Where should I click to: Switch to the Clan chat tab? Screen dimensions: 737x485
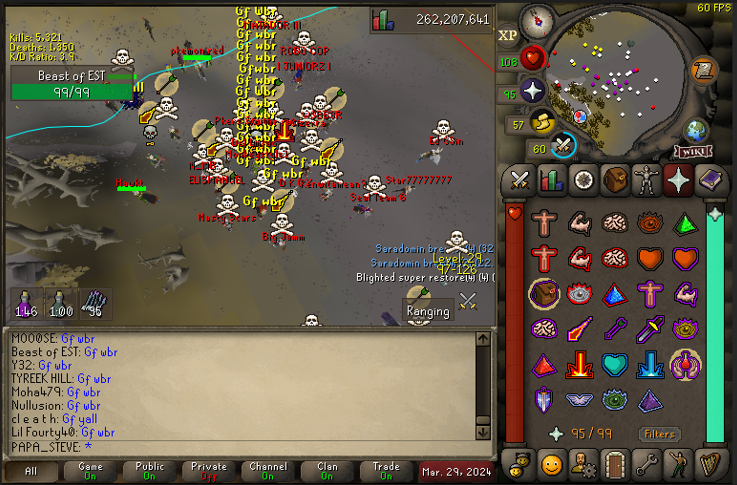click(x=326, y=472)
